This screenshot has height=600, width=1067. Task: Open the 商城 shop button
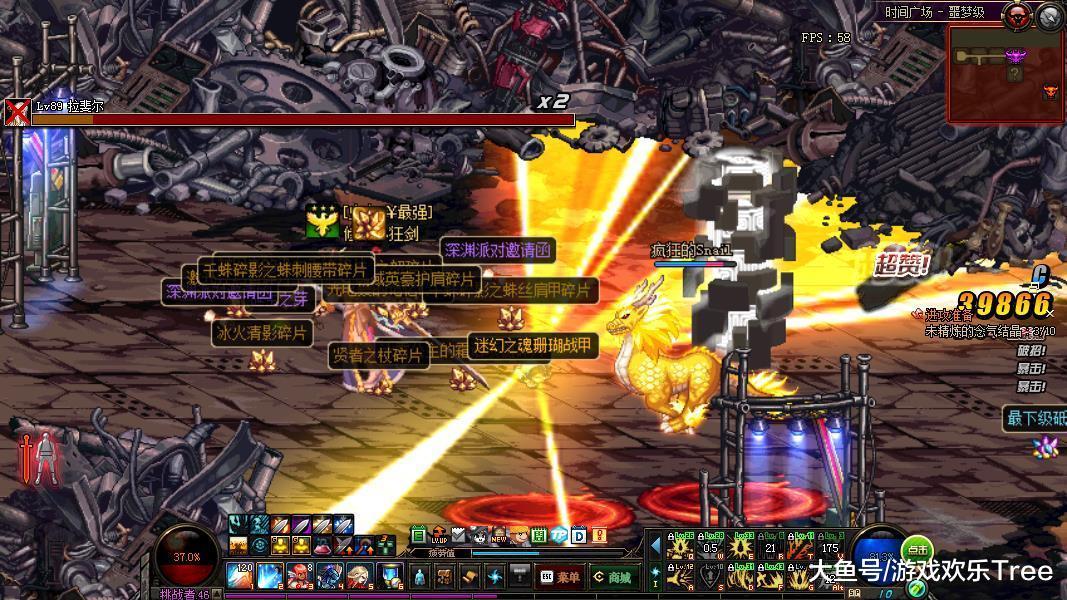point(612,576)
